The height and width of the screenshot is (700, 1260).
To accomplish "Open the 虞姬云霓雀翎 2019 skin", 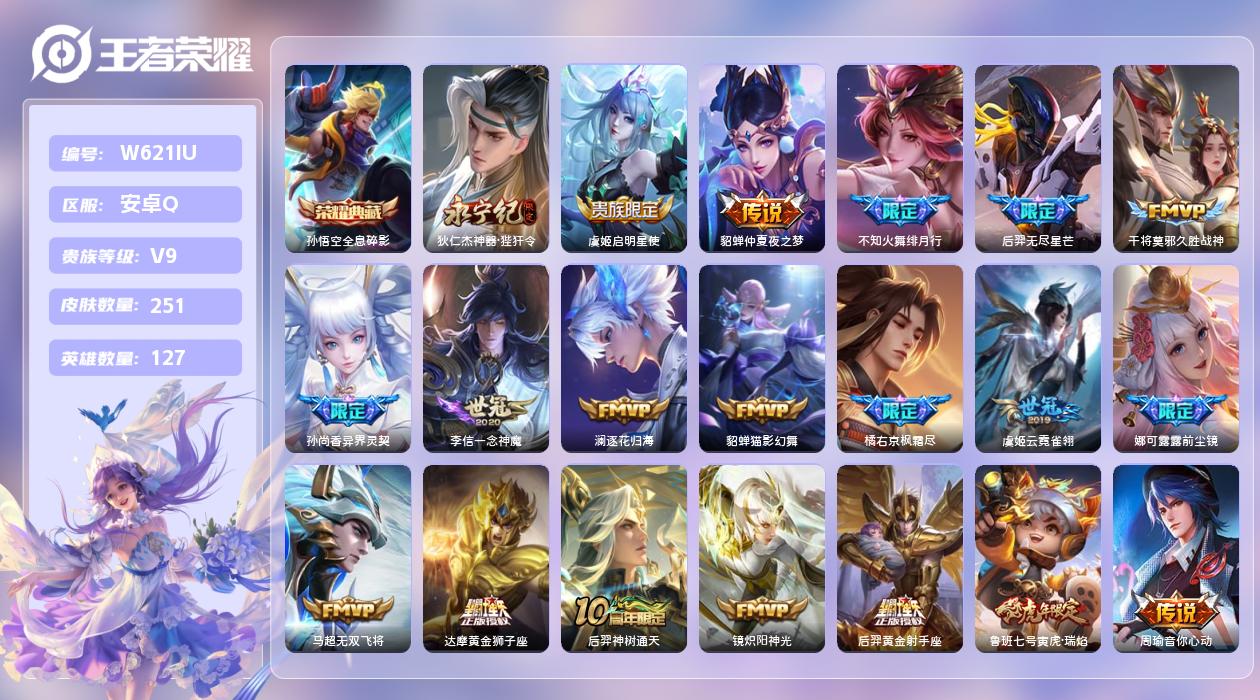I will (1038, 358).
